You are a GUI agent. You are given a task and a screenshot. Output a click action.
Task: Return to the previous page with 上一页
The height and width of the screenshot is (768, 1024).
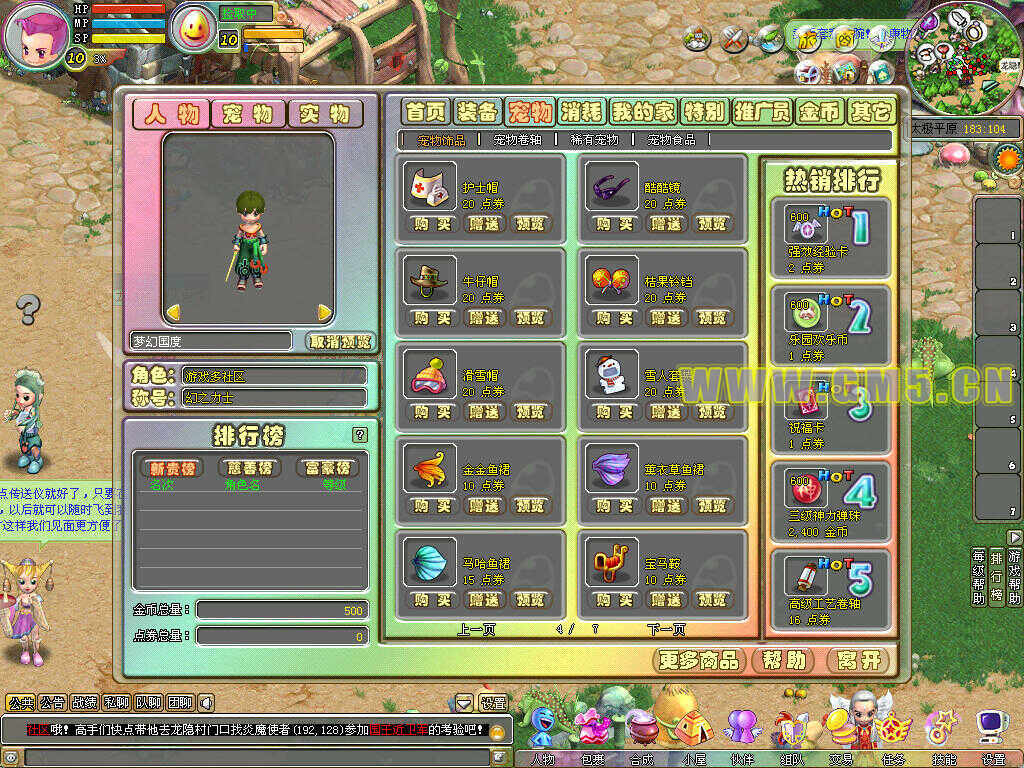coord(476,629)
